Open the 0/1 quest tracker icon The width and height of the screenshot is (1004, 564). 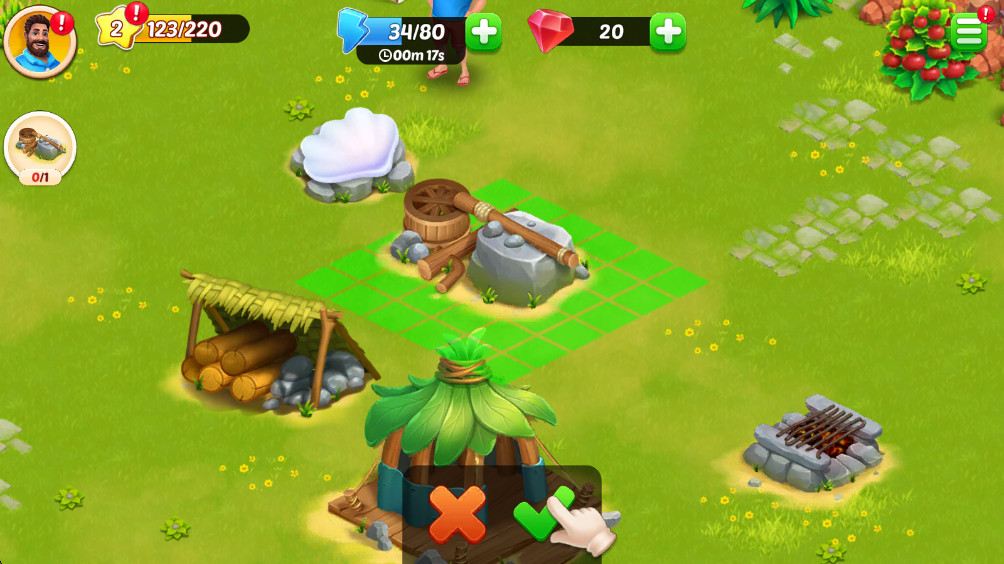(40, 147)
